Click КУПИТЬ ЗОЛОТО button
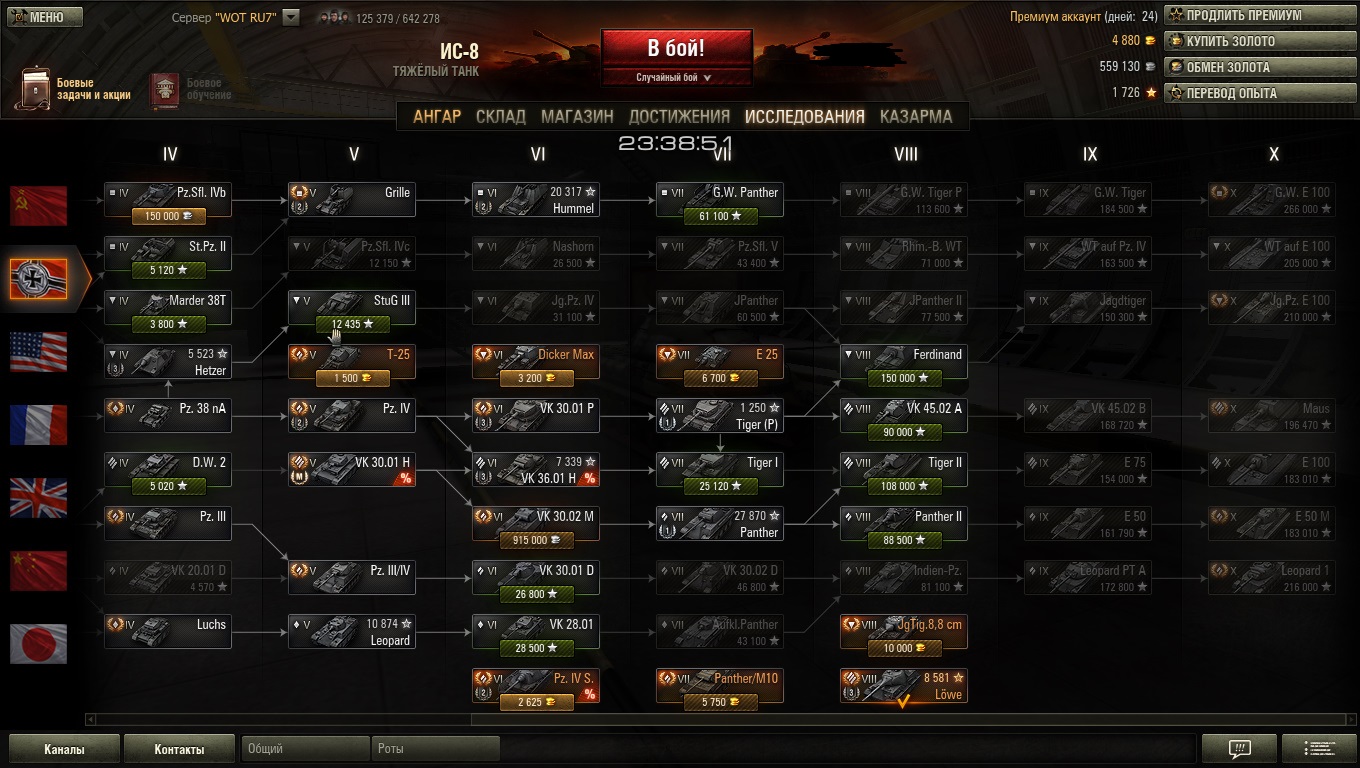Image resolution: width=1360 pixels, height=768 pixels. point(1262,41)
